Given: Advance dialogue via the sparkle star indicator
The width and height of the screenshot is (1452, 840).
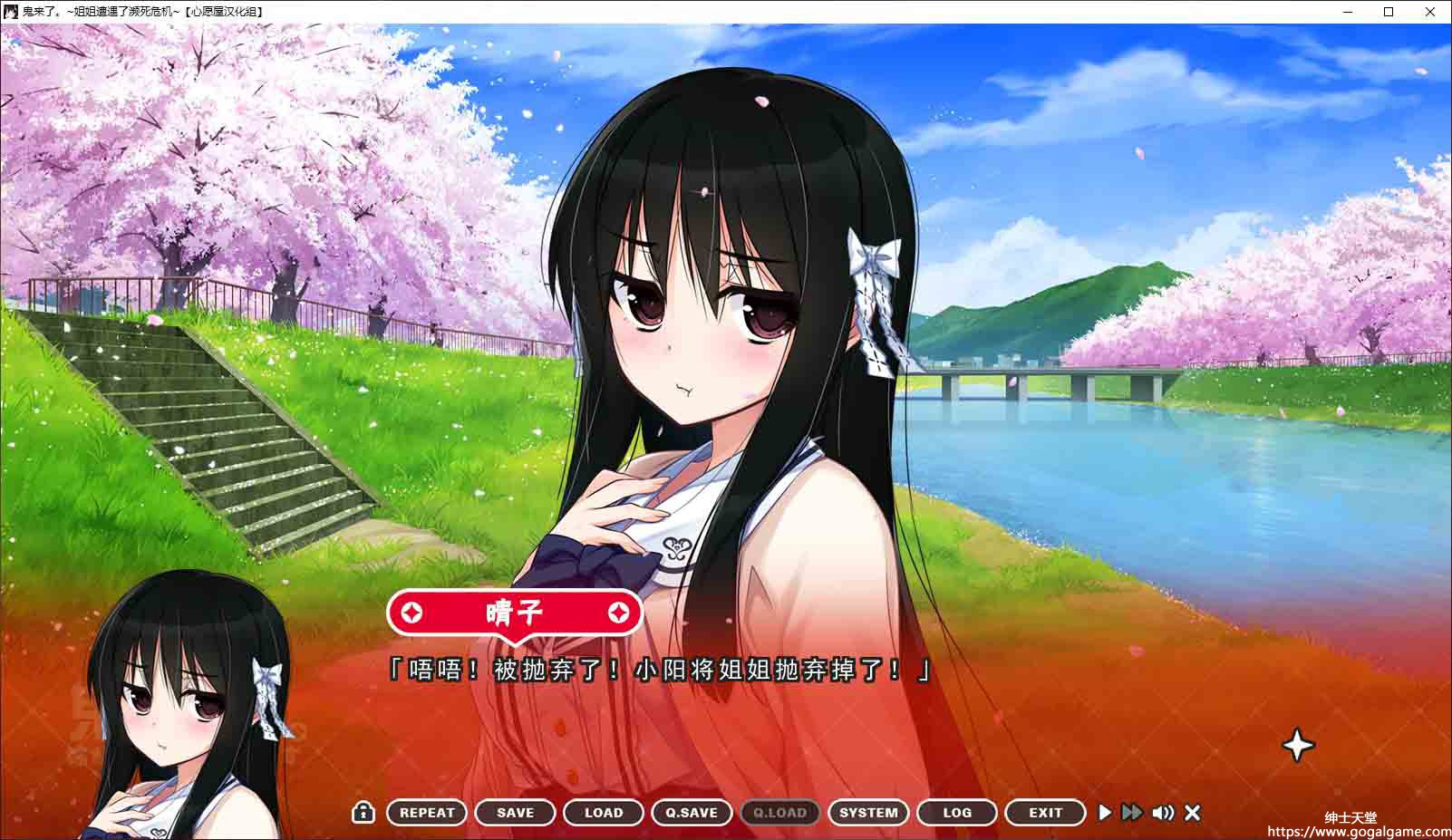Looking at the screenshot, I should [x=1298, y=746].
